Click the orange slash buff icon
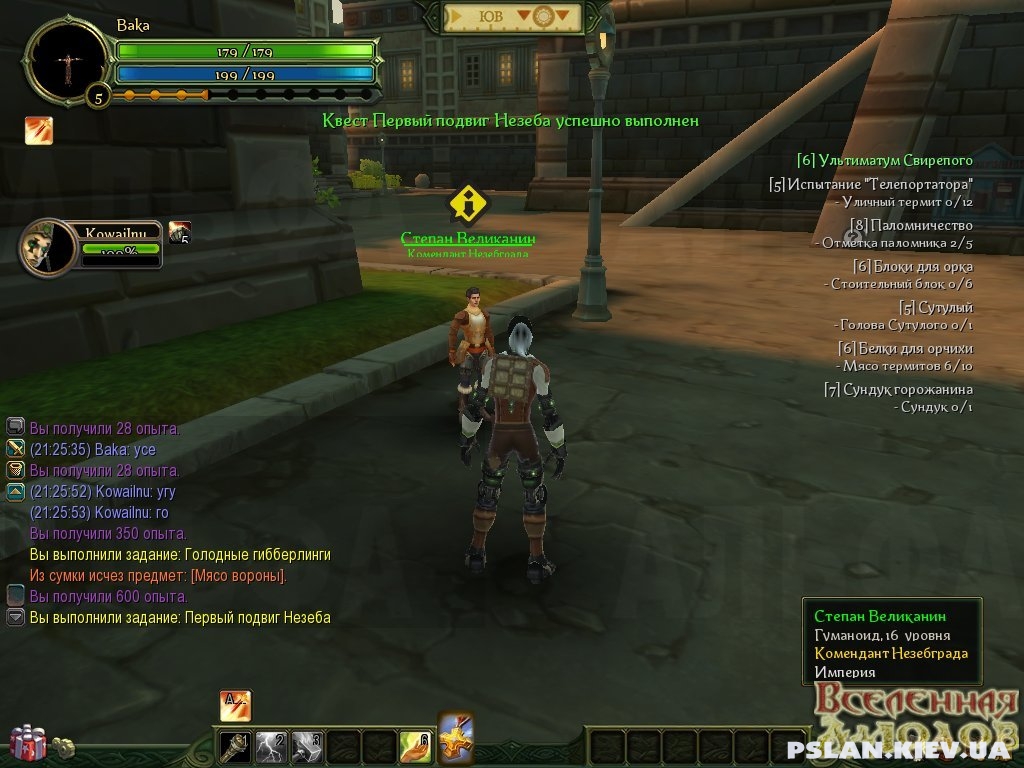 (x=39, y=131)
